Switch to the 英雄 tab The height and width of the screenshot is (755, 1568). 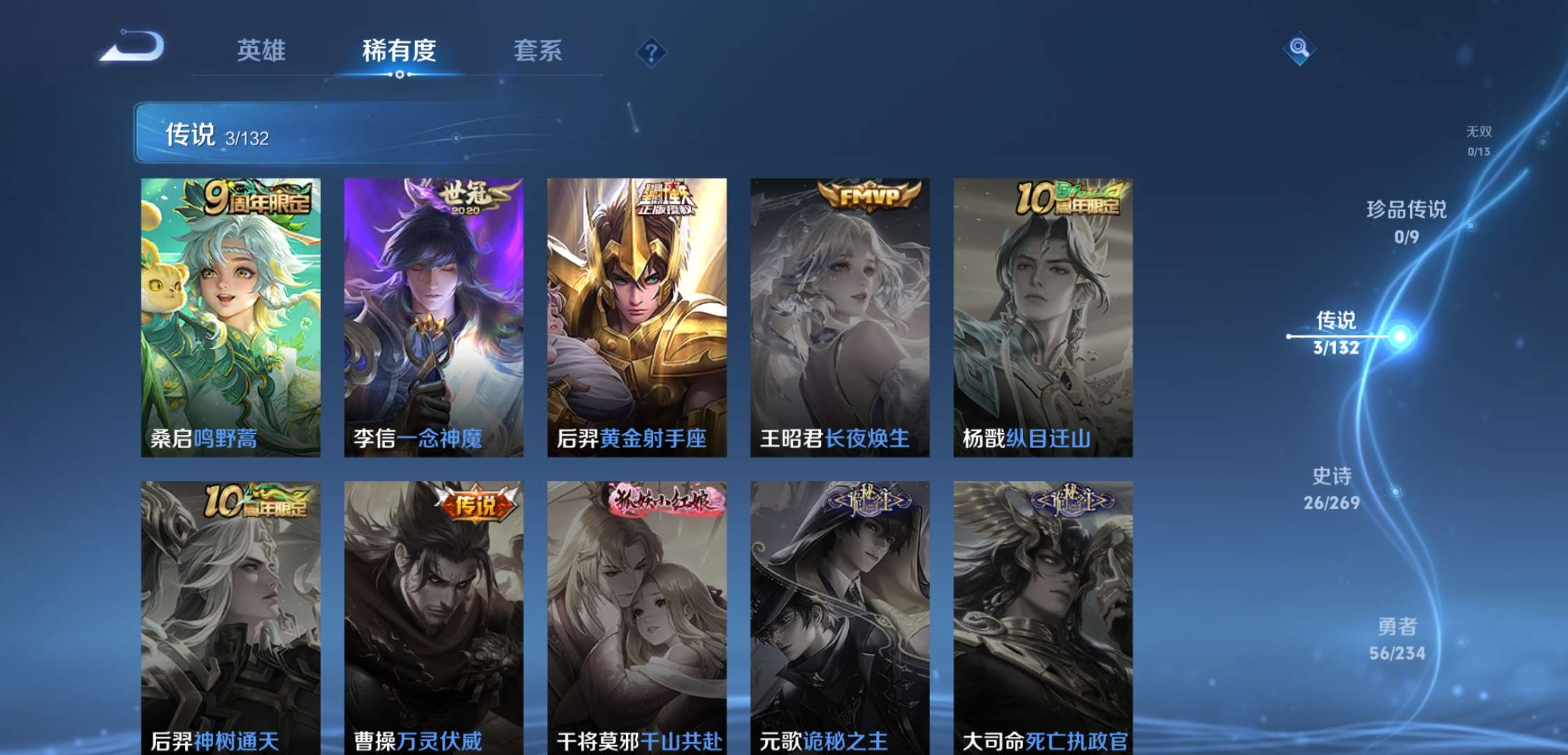[x=262, y=50]
